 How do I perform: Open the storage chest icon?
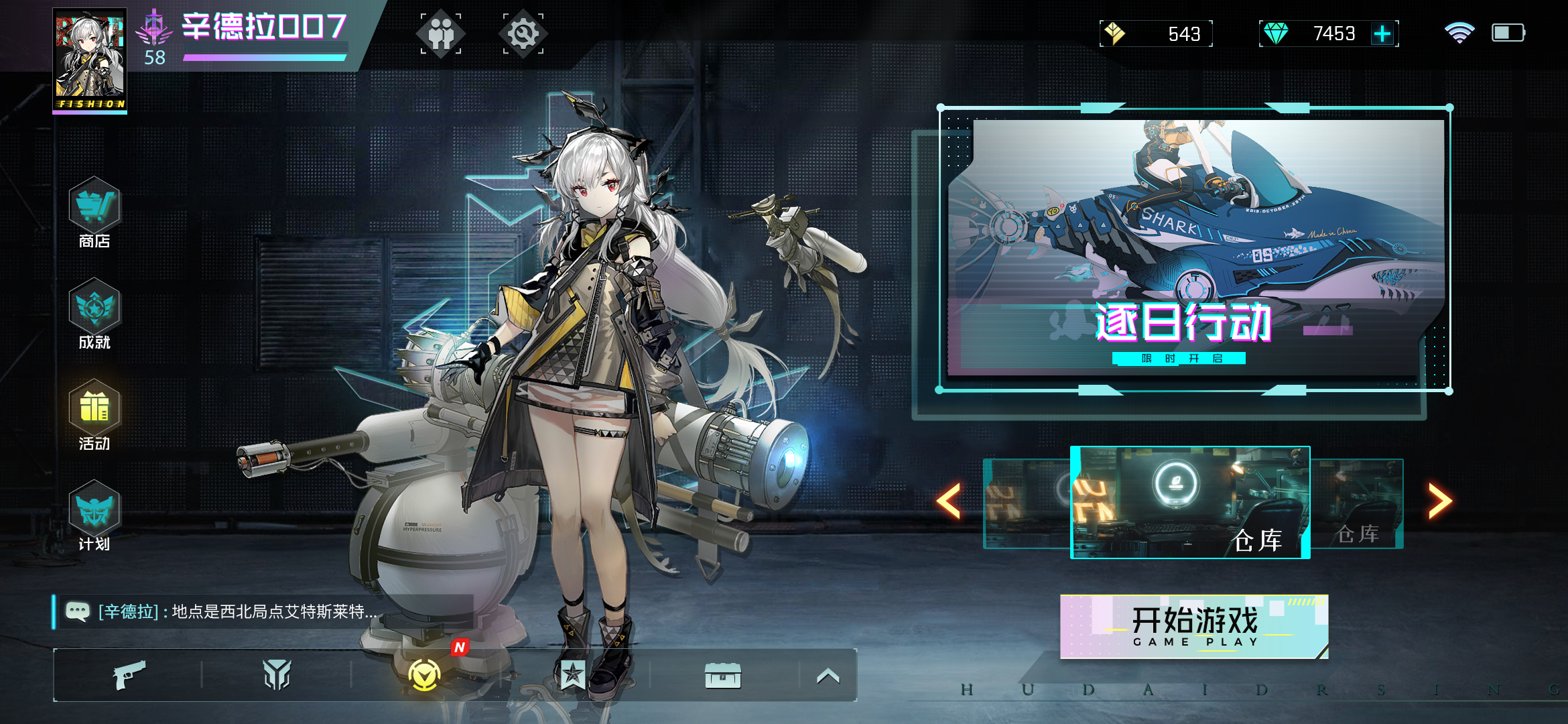[x=722, y=675]
